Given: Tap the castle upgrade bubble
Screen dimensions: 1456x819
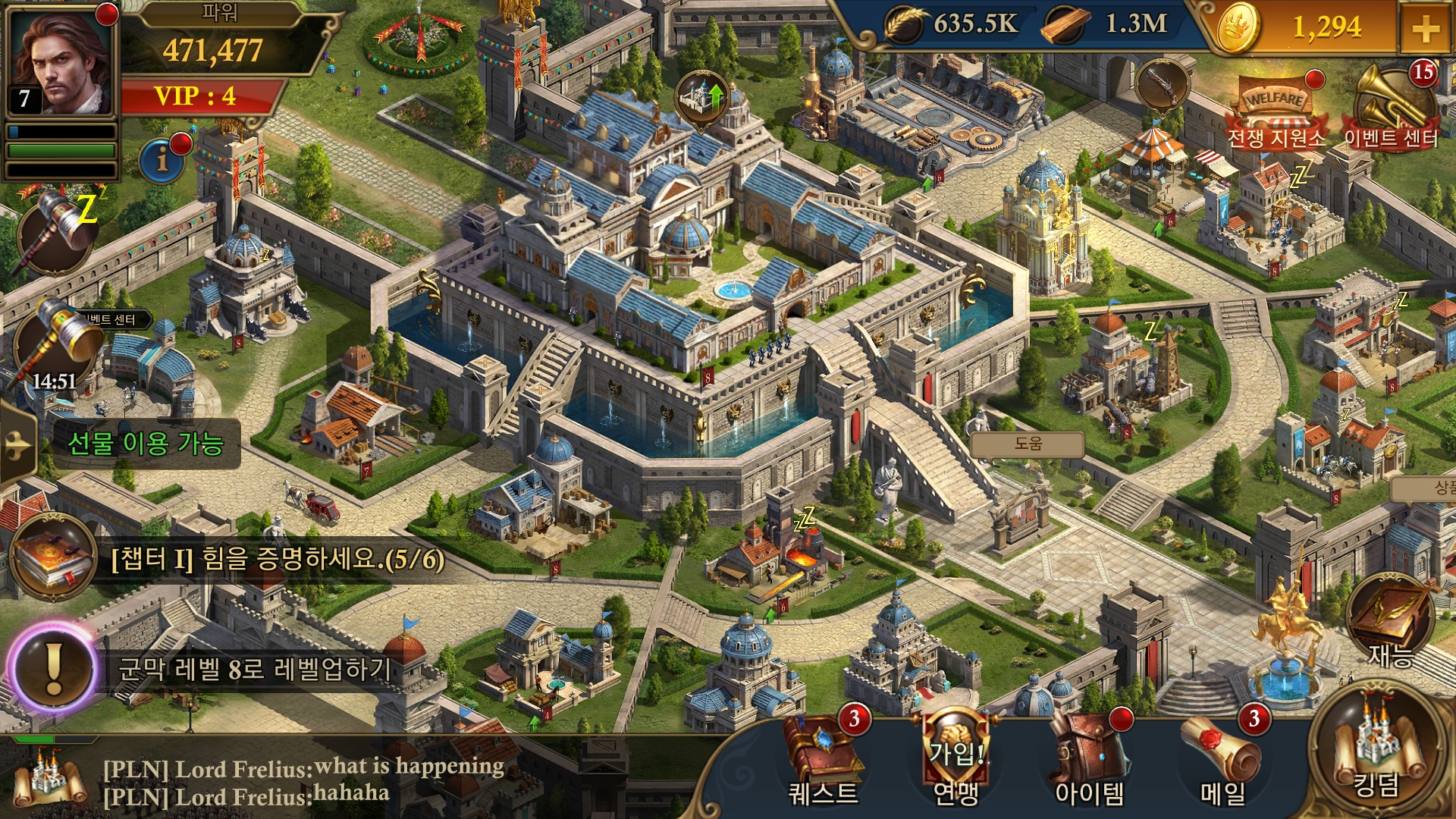Looking at the screenshot, I should click(702, 99).
